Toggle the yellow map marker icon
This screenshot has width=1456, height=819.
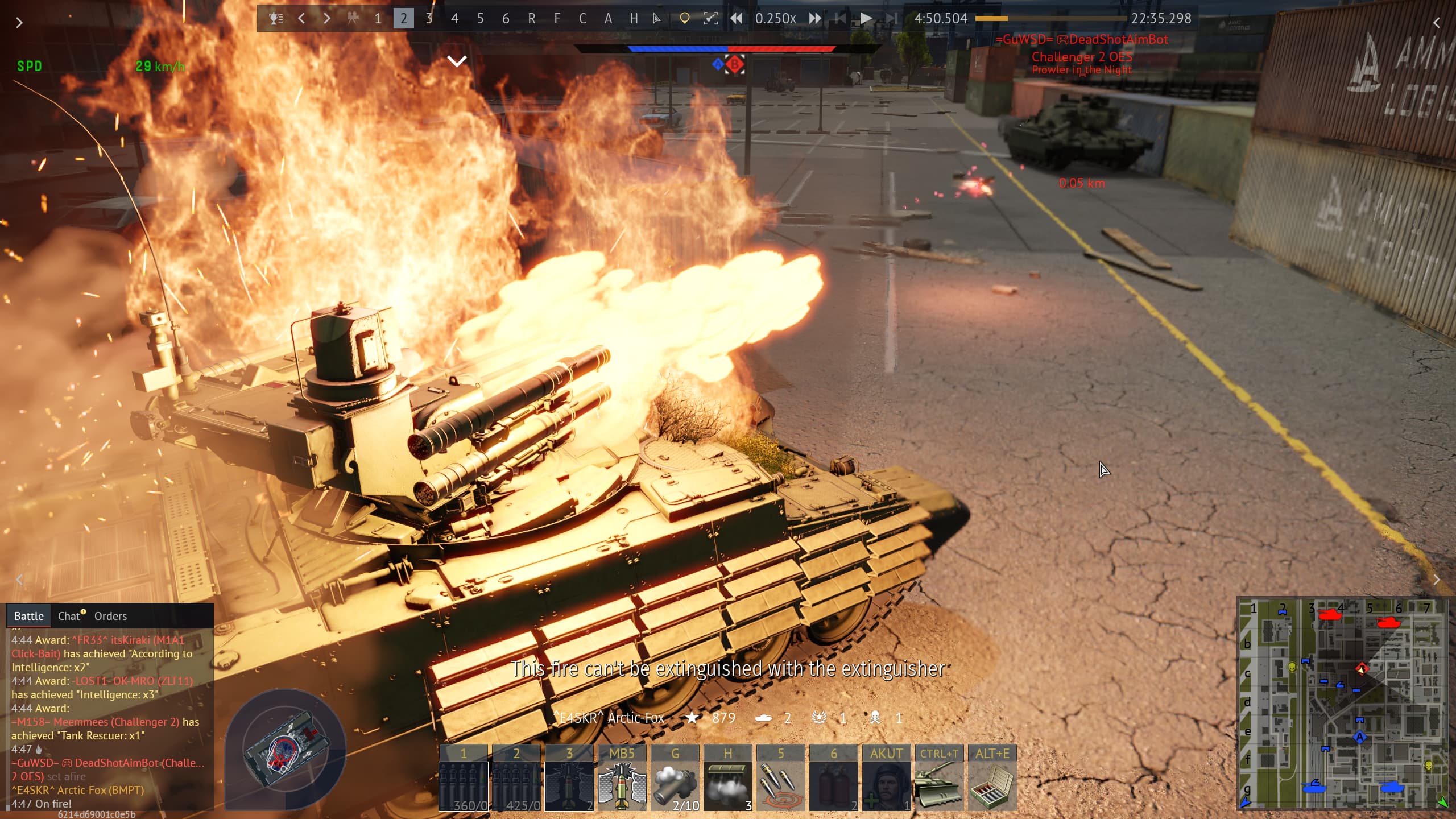click(x=684, y=19)
